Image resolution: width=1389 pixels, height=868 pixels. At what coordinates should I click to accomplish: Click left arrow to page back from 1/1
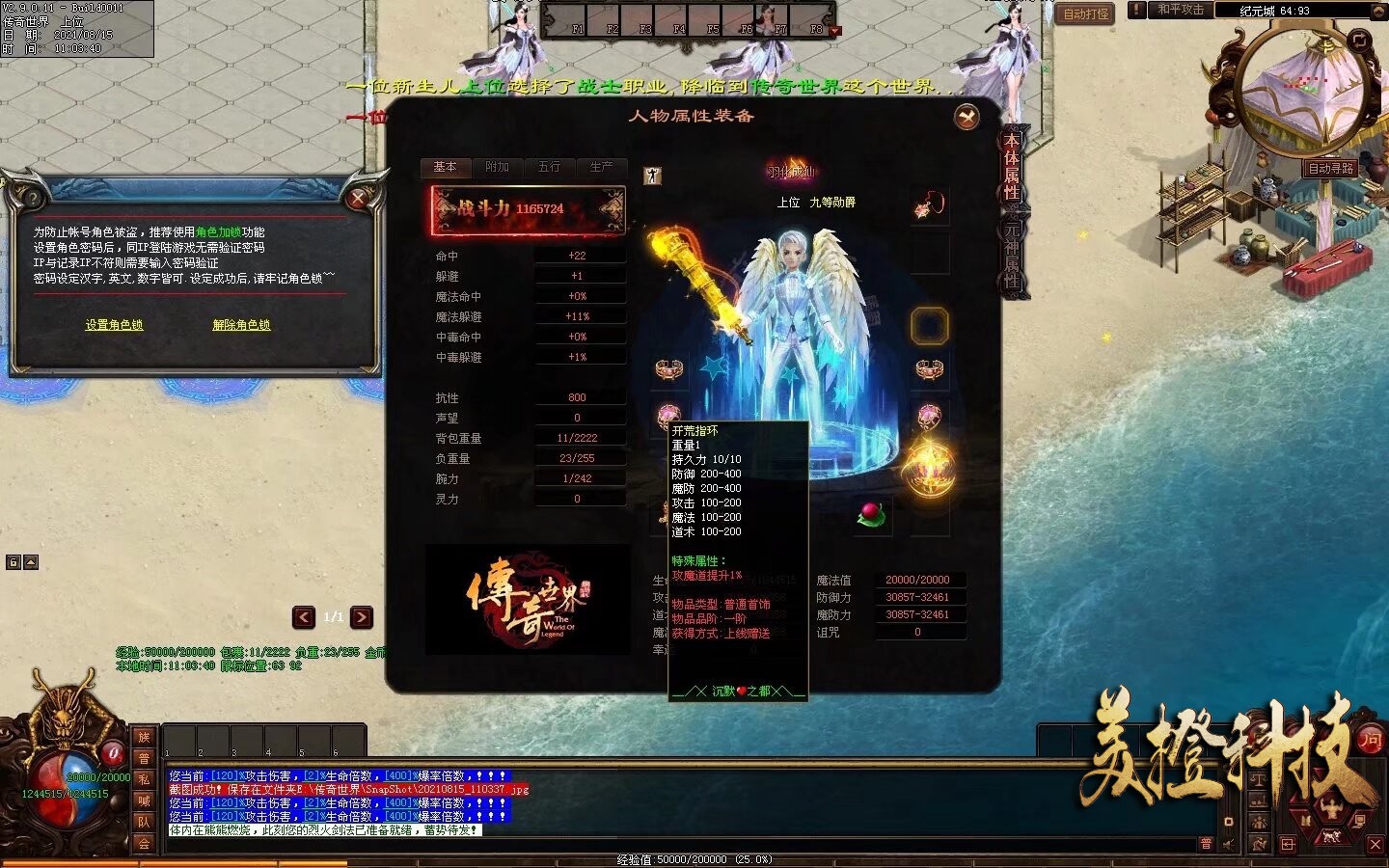[x=302, y=618]
